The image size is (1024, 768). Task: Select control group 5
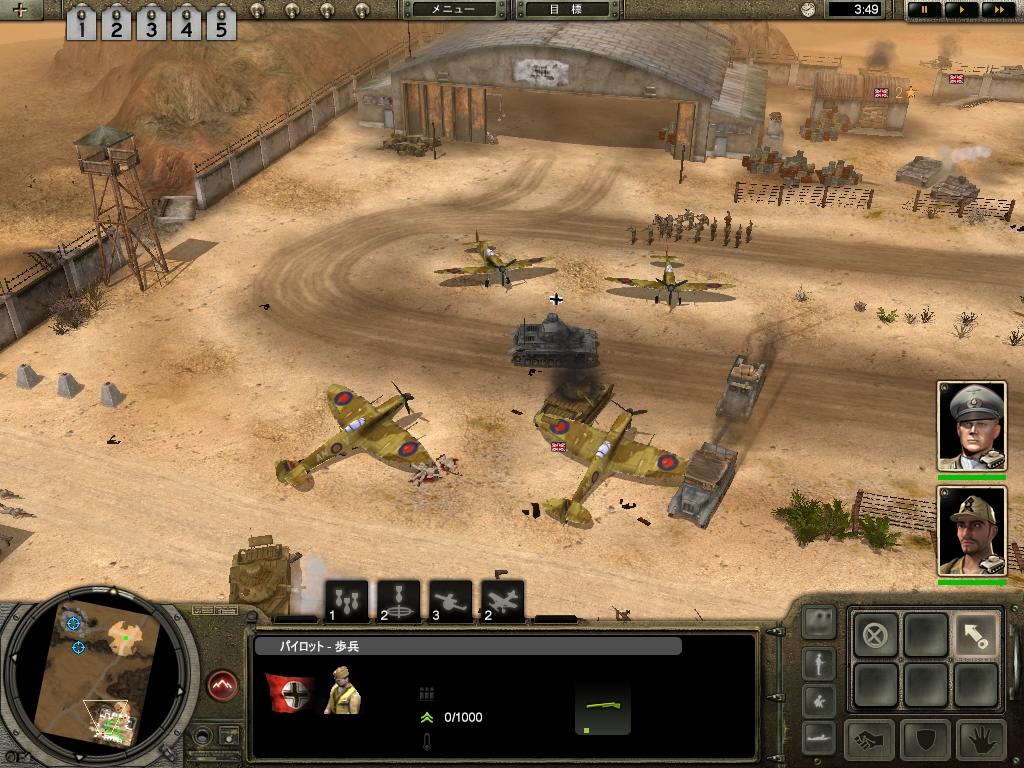[x=220, y=23]
